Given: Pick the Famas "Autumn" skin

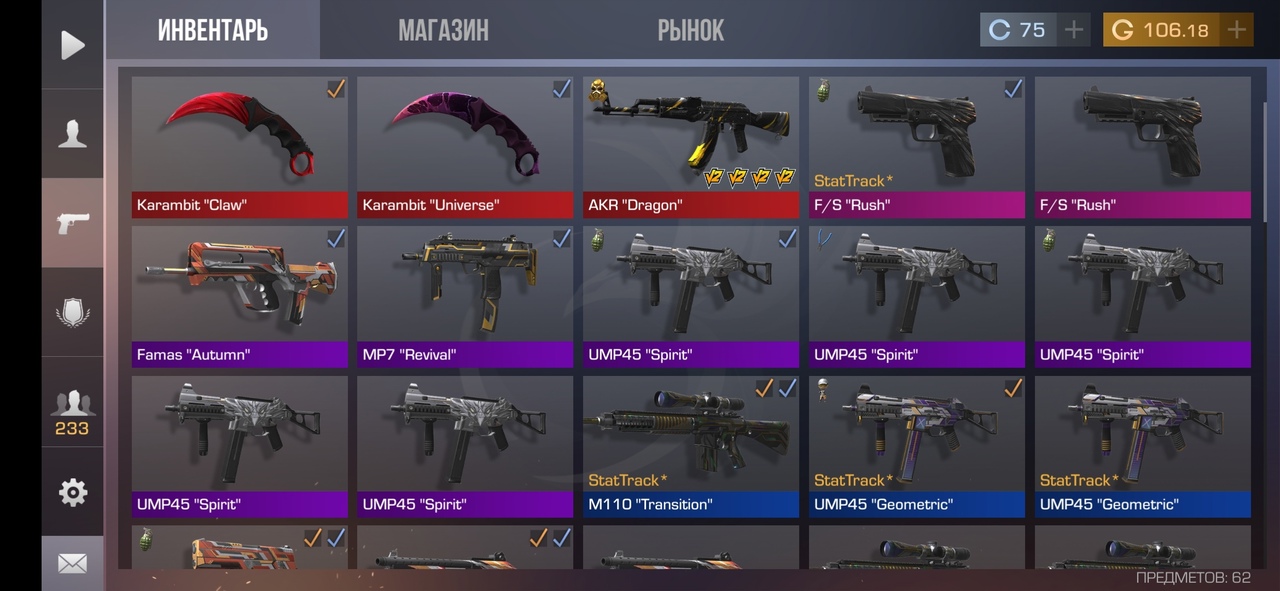Looking at the screenshot, I should (x=240, y=297).
